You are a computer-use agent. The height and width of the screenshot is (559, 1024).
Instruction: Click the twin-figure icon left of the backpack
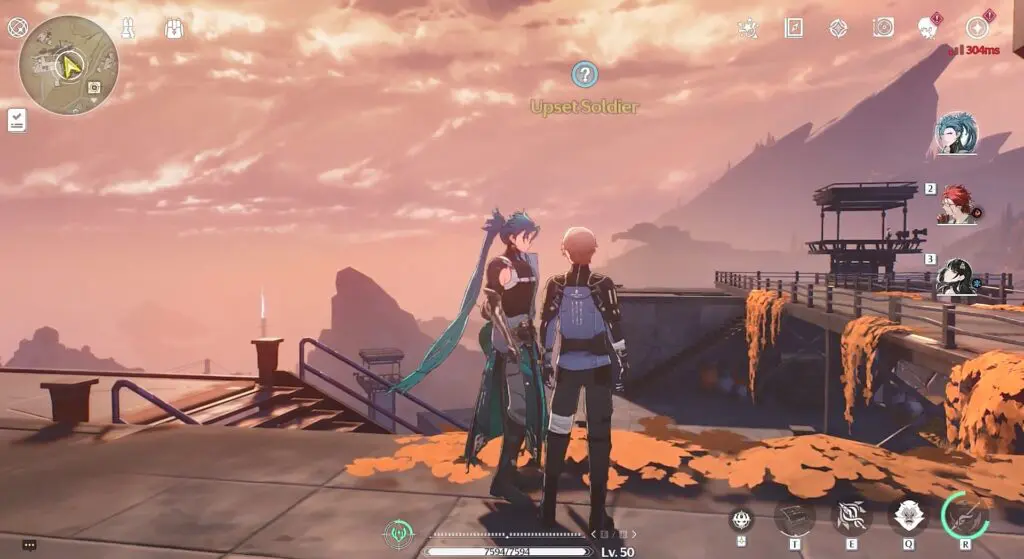point(128,28)
